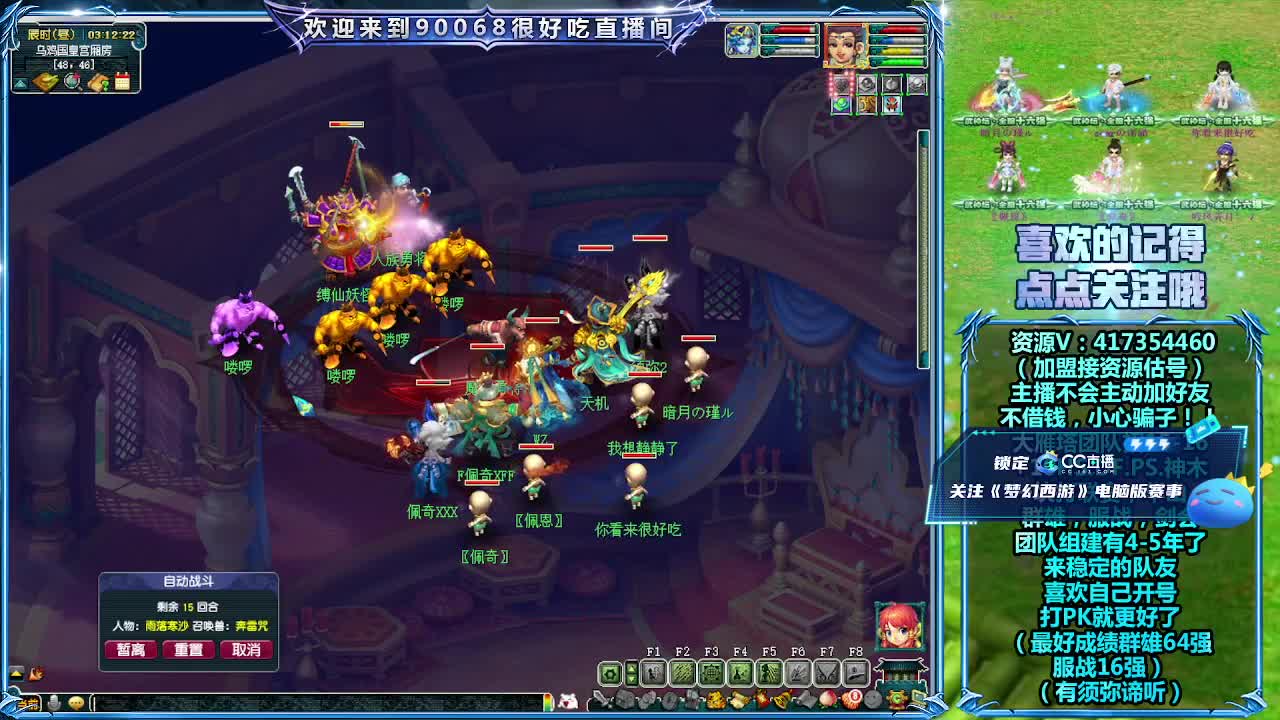Click the up stepper arrow beside the skill bar
Image resolution: width=1280 pixels, height=720 pixels.
(x=631, y=668)
